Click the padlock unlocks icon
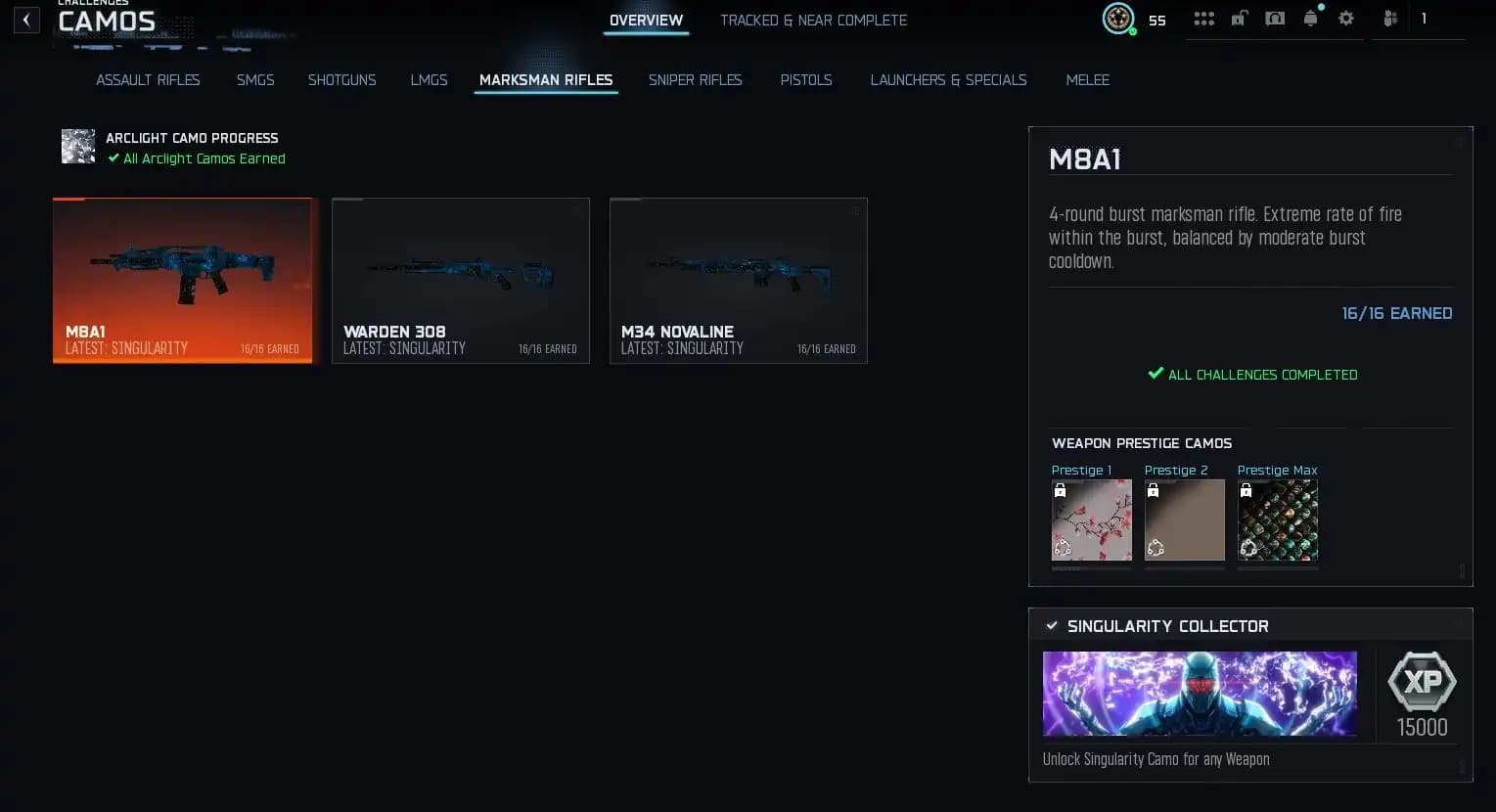 click(x=1239, y=19)
